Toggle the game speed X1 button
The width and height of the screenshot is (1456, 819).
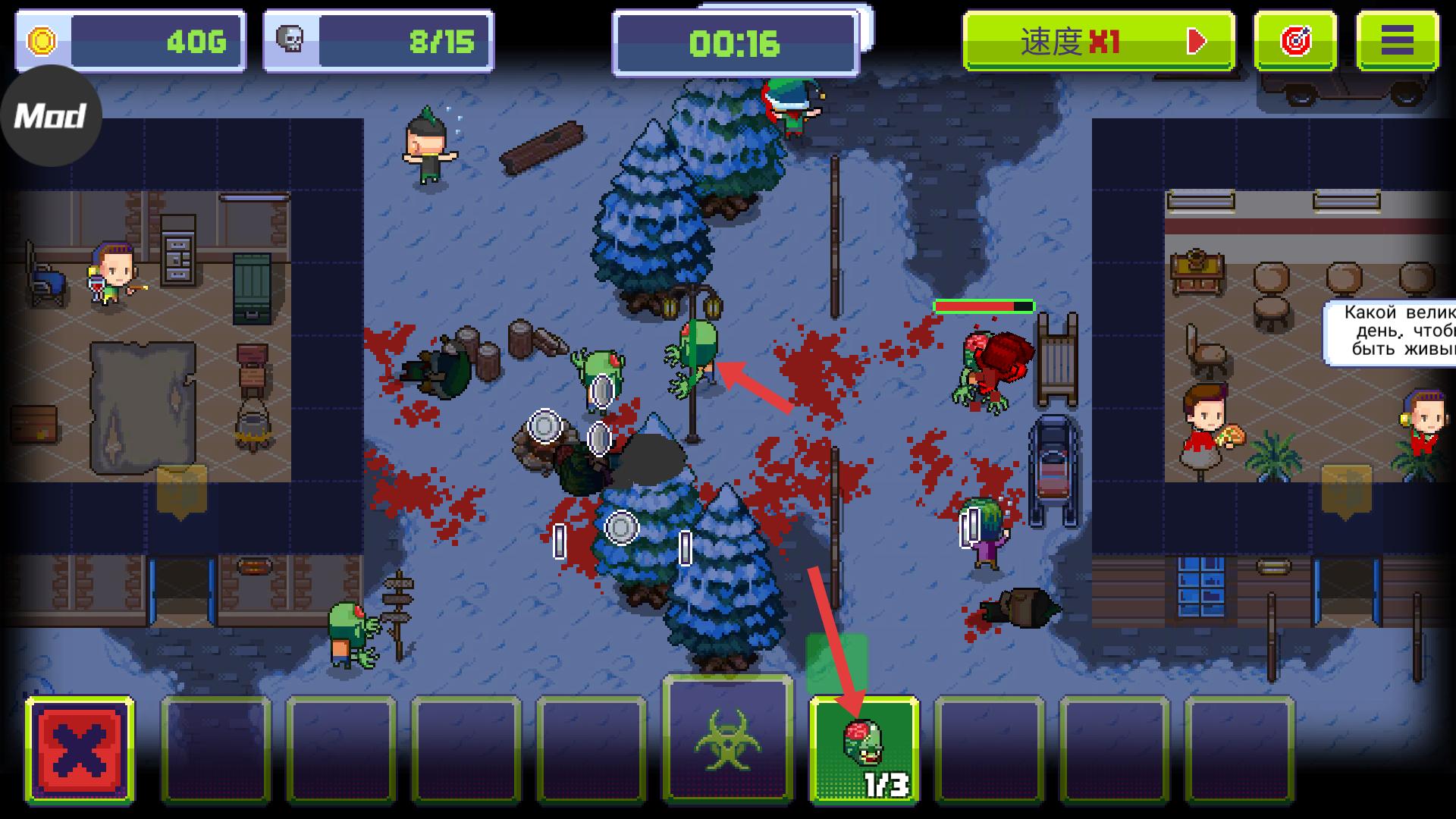pos(1098,41)
